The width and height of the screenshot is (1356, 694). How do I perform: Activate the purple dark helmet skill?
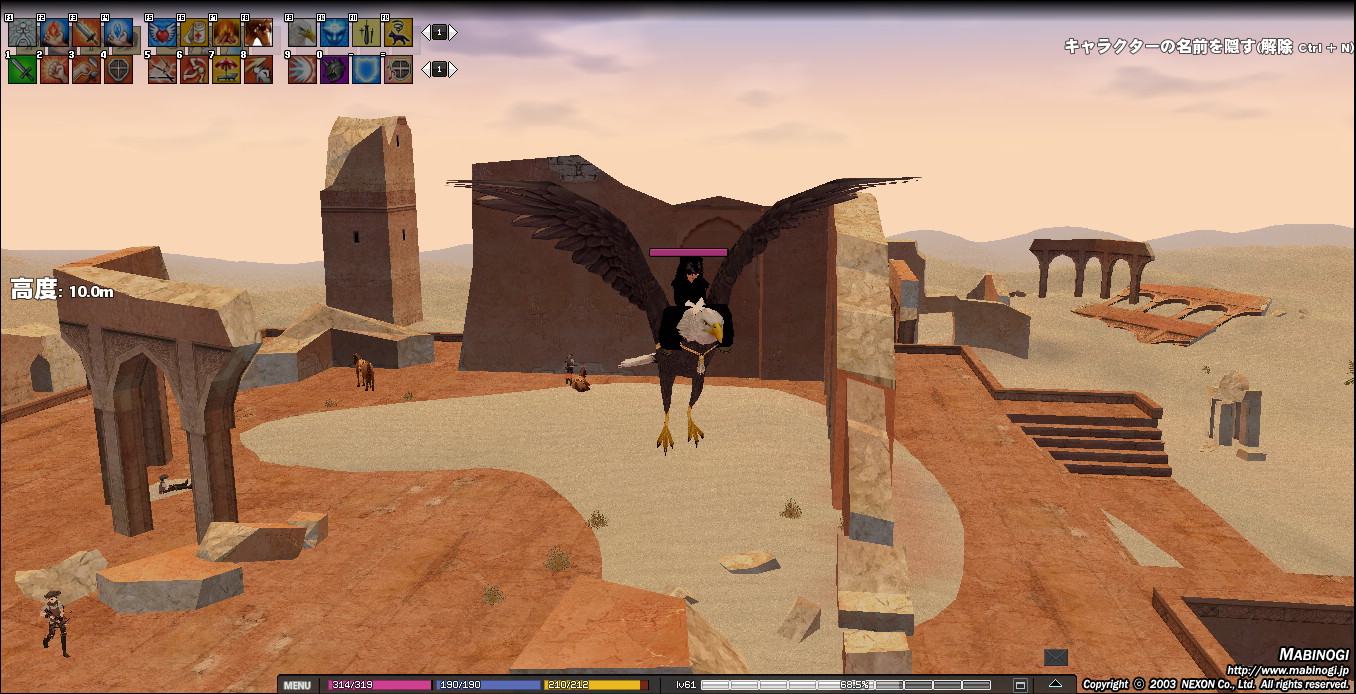[334, 69]
